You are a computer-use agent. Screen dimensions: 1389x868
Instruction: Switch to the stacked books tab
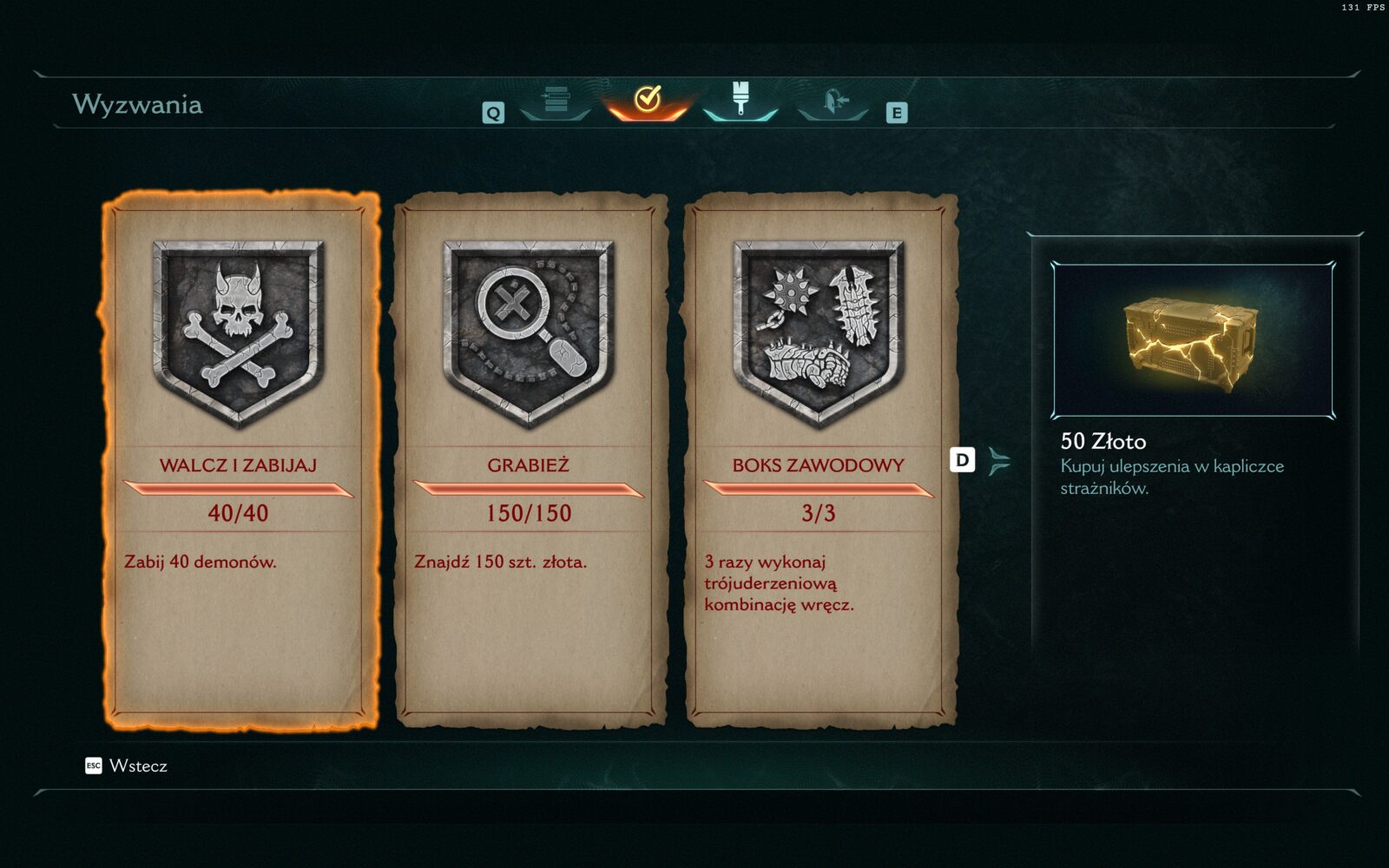click(x=556, y=101)
